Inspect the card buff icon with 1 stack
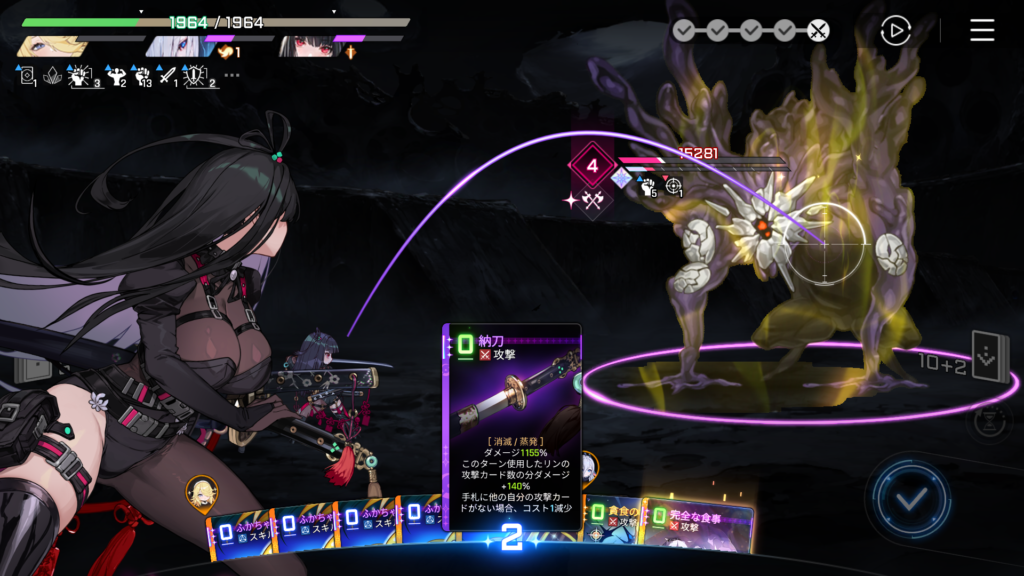This screenshot has width=1024, height=576. (x=26, y=75)
